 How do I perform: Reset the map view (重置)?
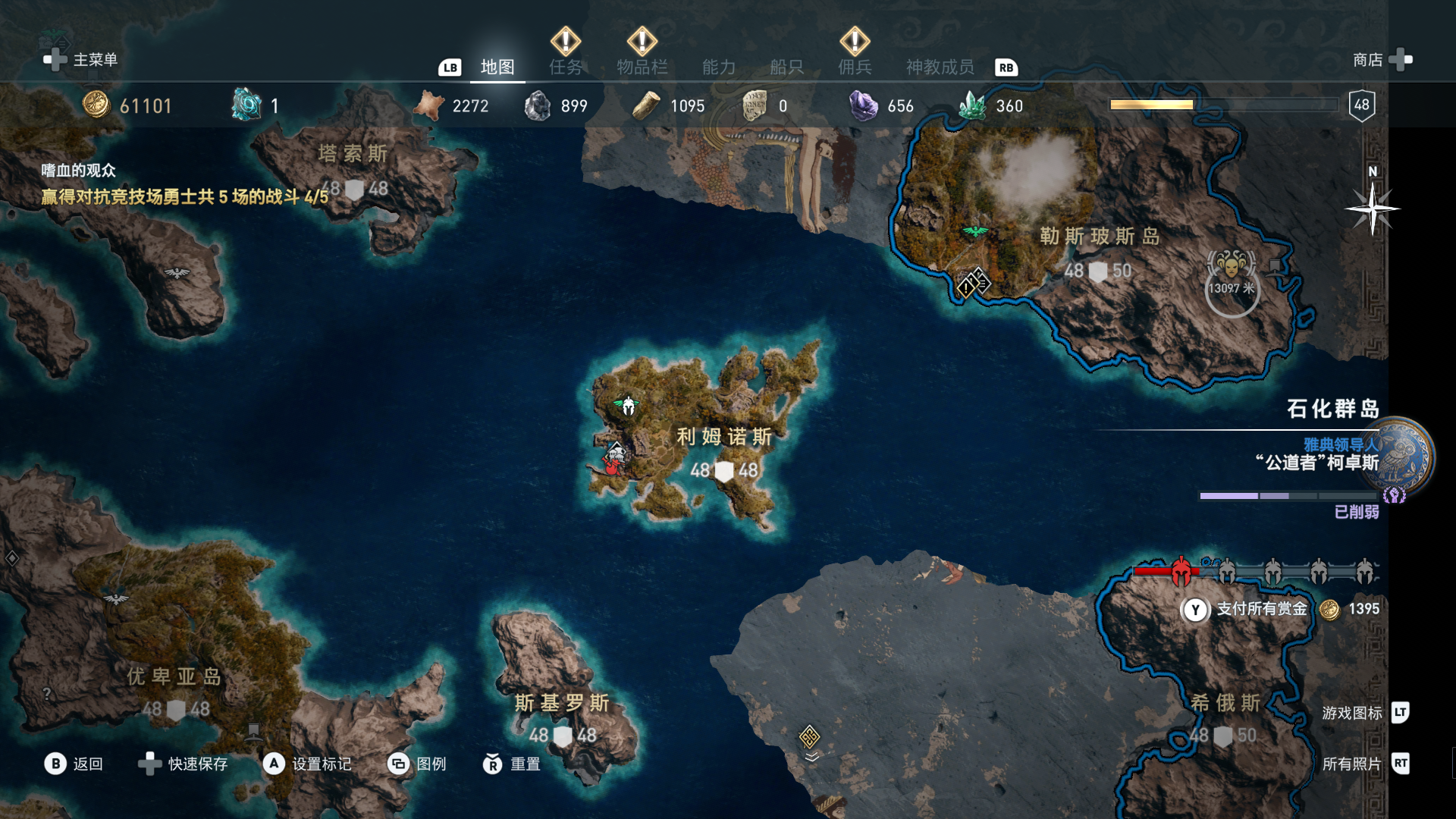(513, 764)
